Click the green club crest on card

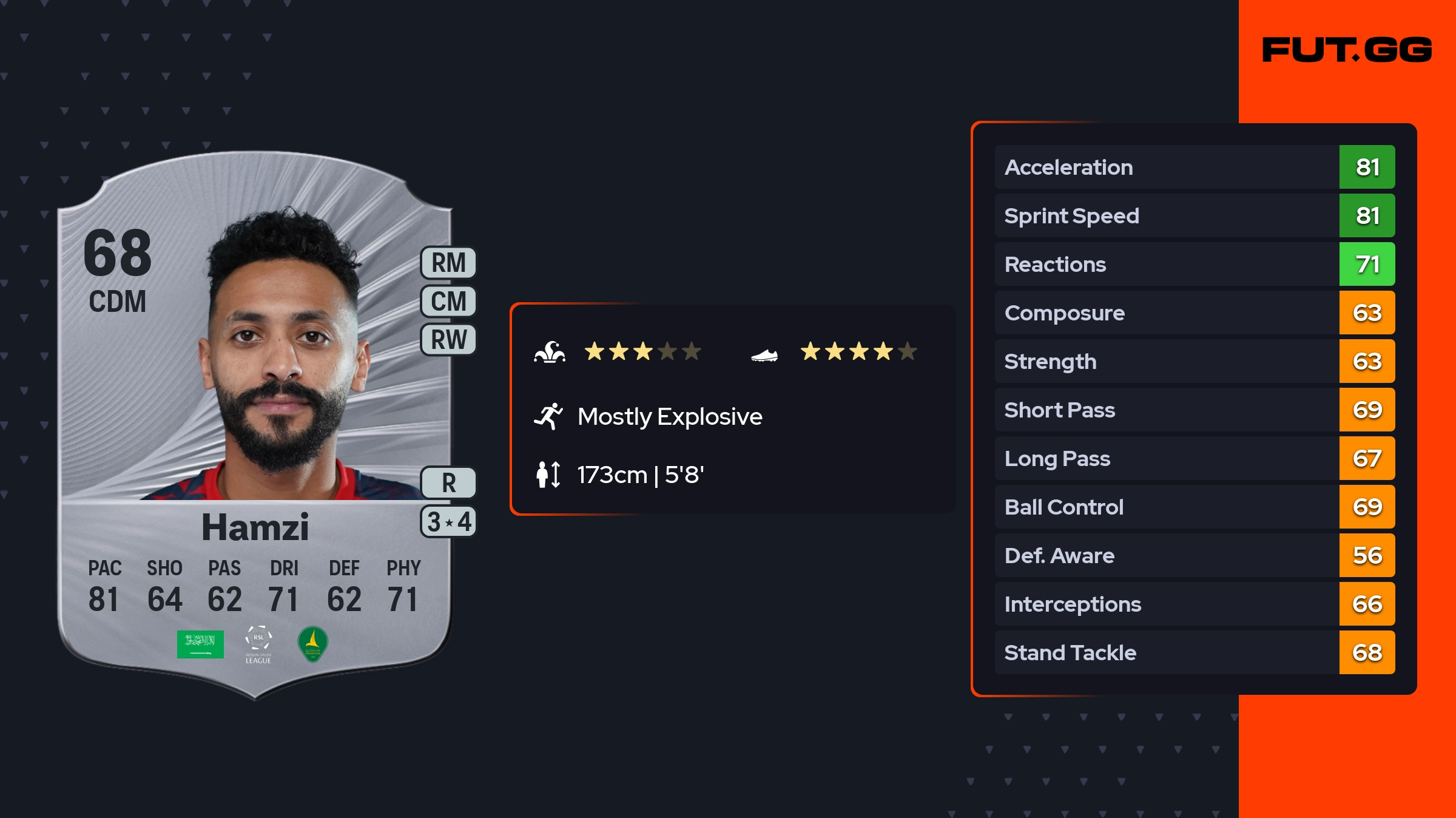(313, 644)
